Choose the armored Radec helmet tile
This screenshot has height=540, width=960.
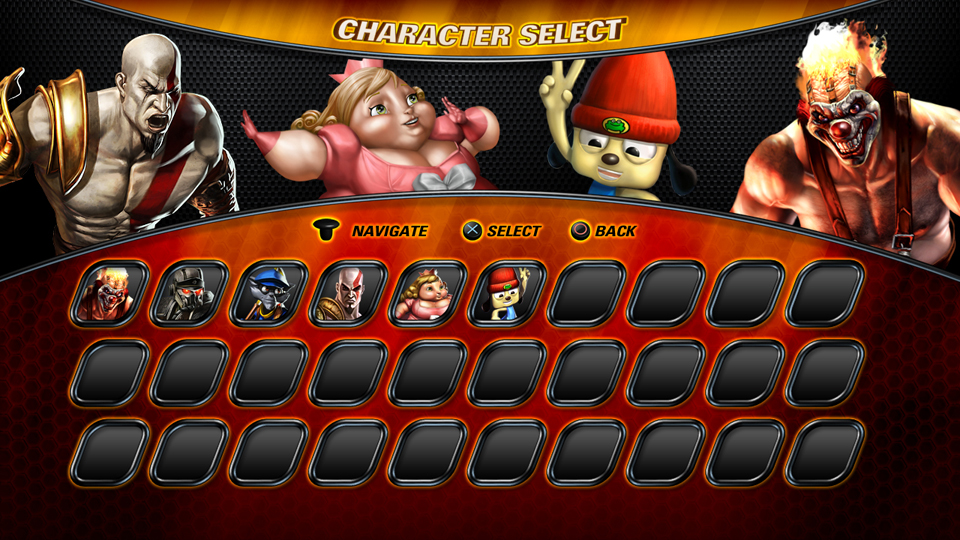pos(189,293)
